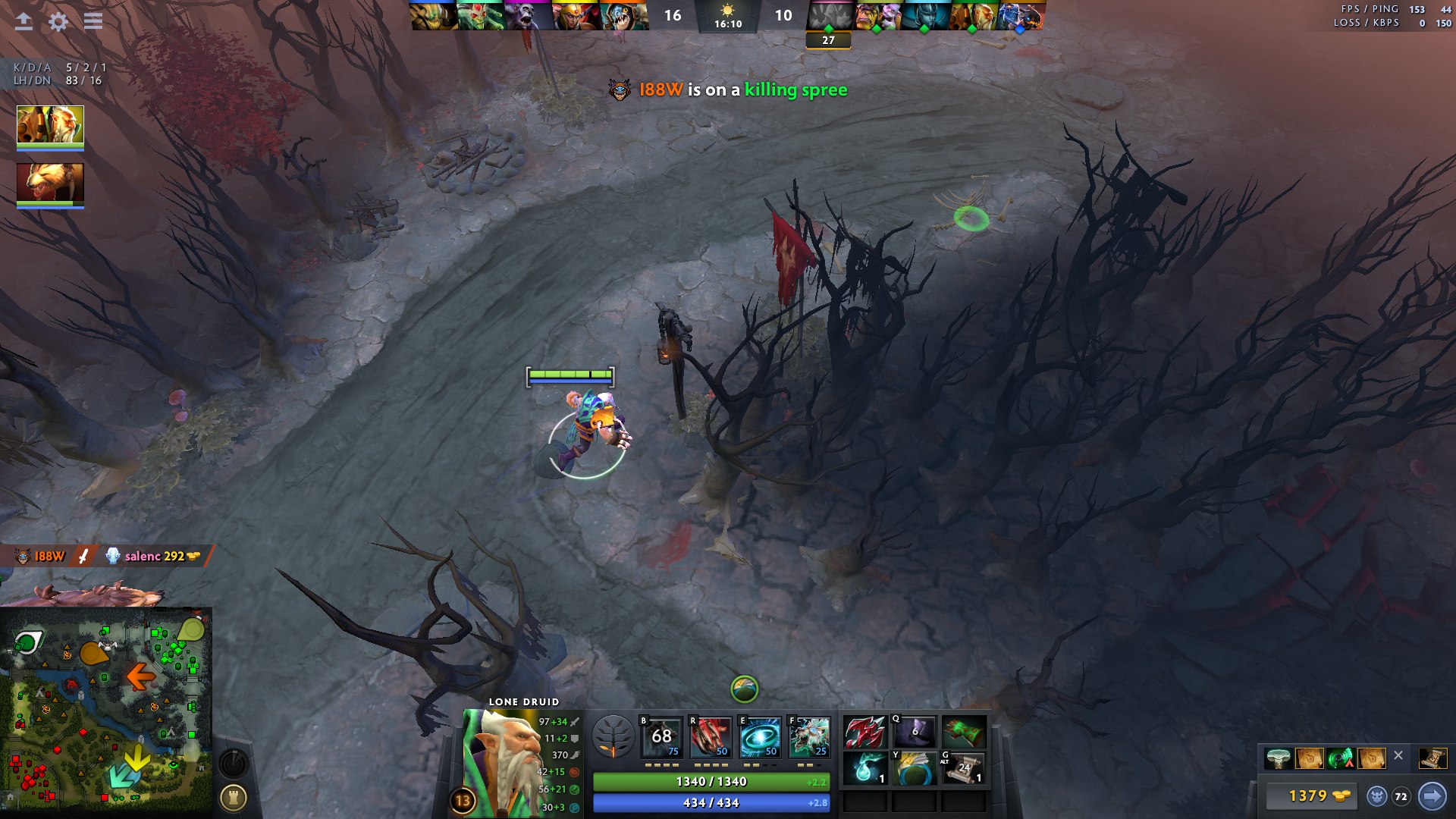Open the main hamburger menu
The width and height of the screenshot is (1456, 819).
(93, 20)
